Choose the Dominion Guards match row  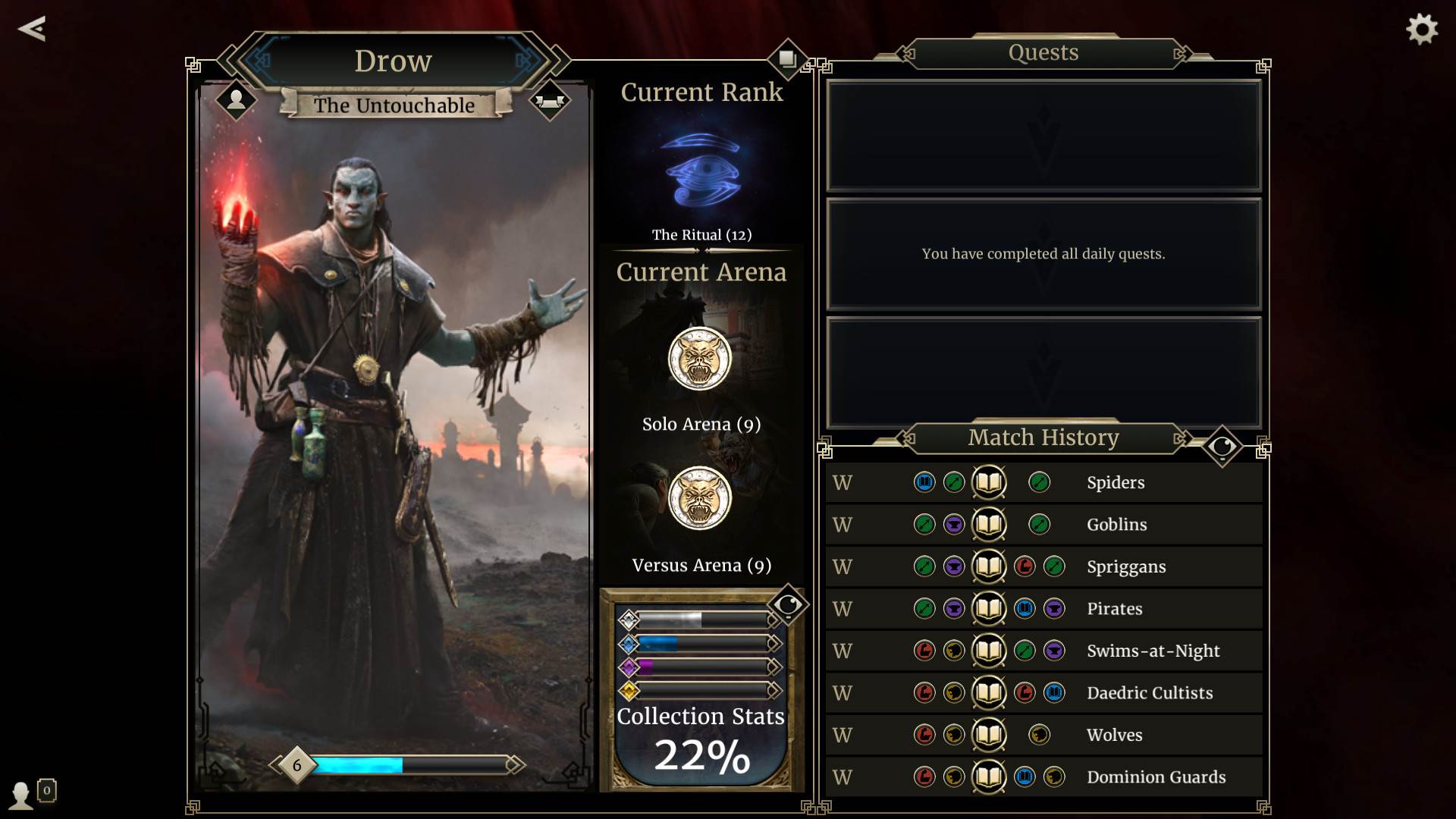point(1043,777)
